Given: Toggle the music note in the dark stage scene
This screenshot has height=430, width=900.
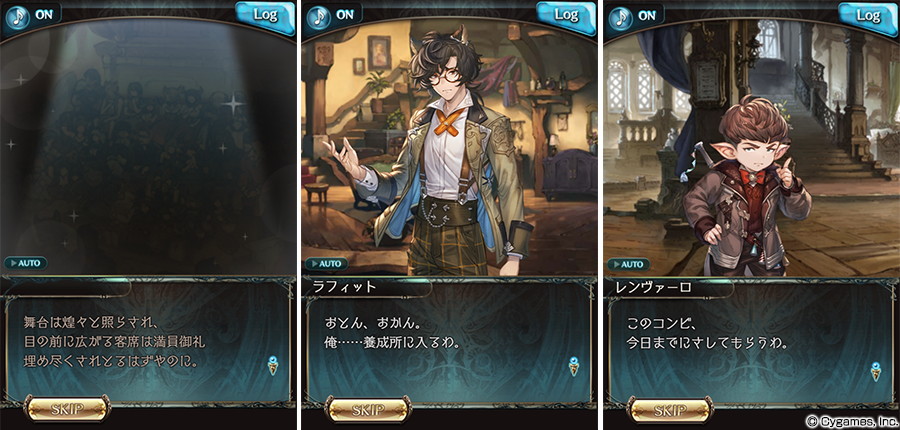Looking at the screenshot, I should pyautogui.click(x=16, y=15).
